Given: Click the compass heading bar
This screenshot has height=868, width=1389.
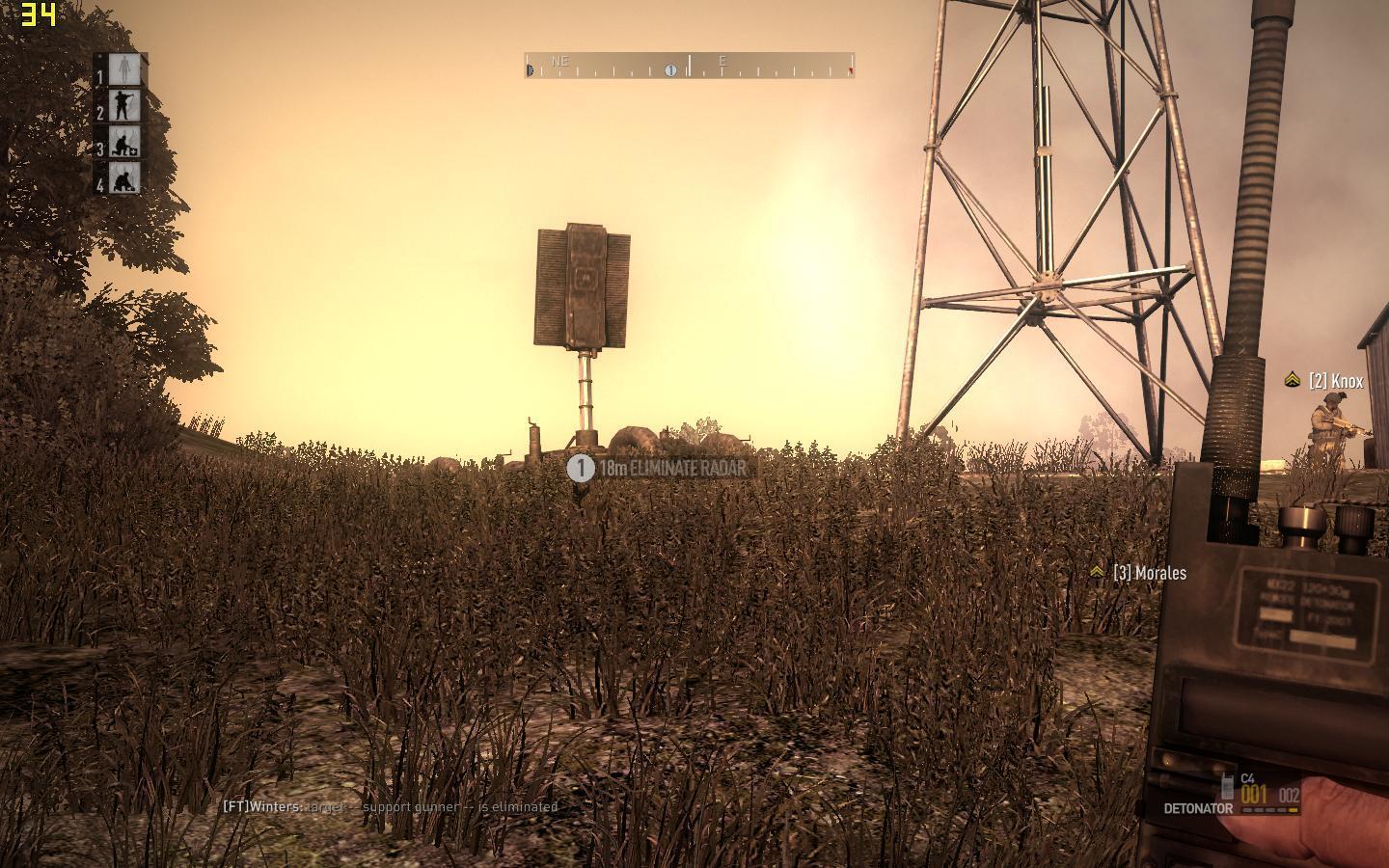Looking at the screenshot, I should click(x=689, y=66).
